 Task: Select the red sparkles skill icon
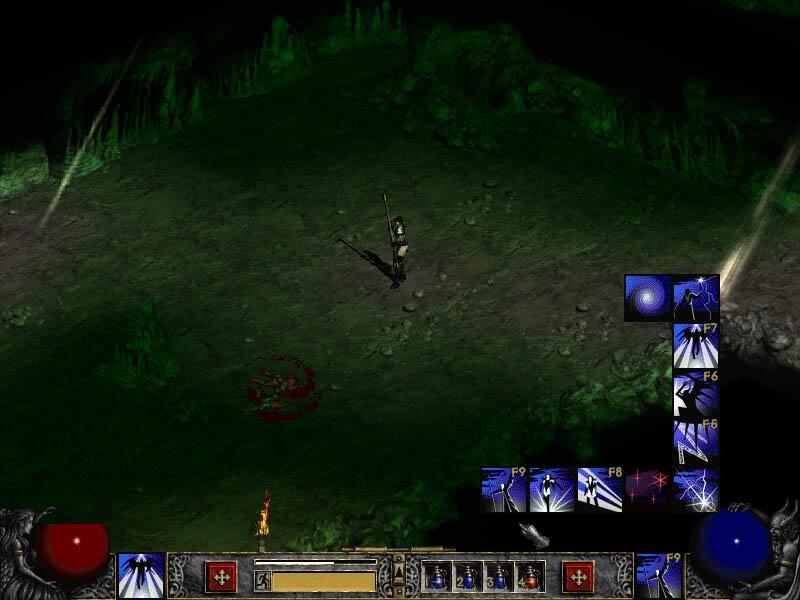click(648, 490)
